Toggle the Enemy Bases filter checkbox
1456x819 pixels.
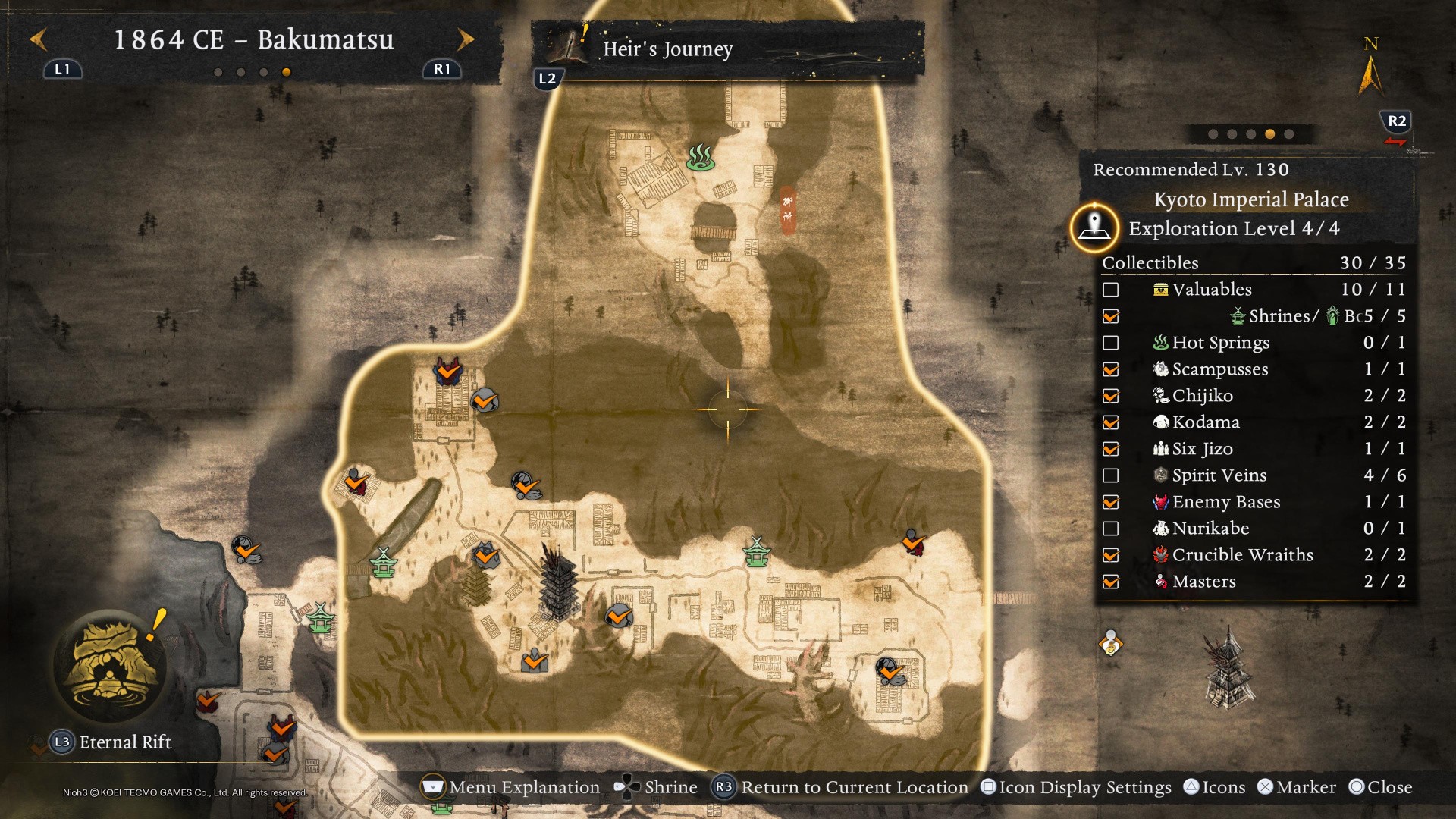click(1111, 502)
